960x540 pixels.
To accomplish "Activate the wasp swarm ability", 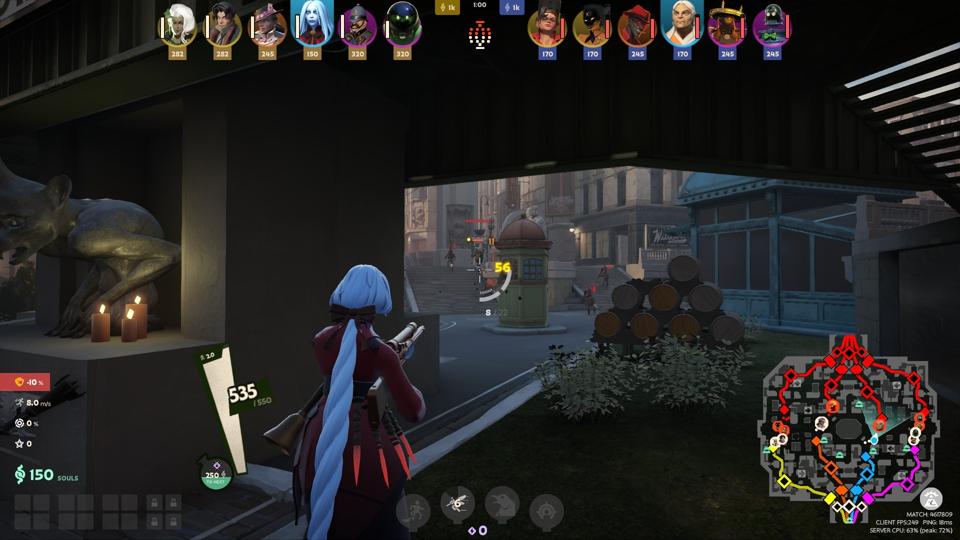I will tap(458, 505).
